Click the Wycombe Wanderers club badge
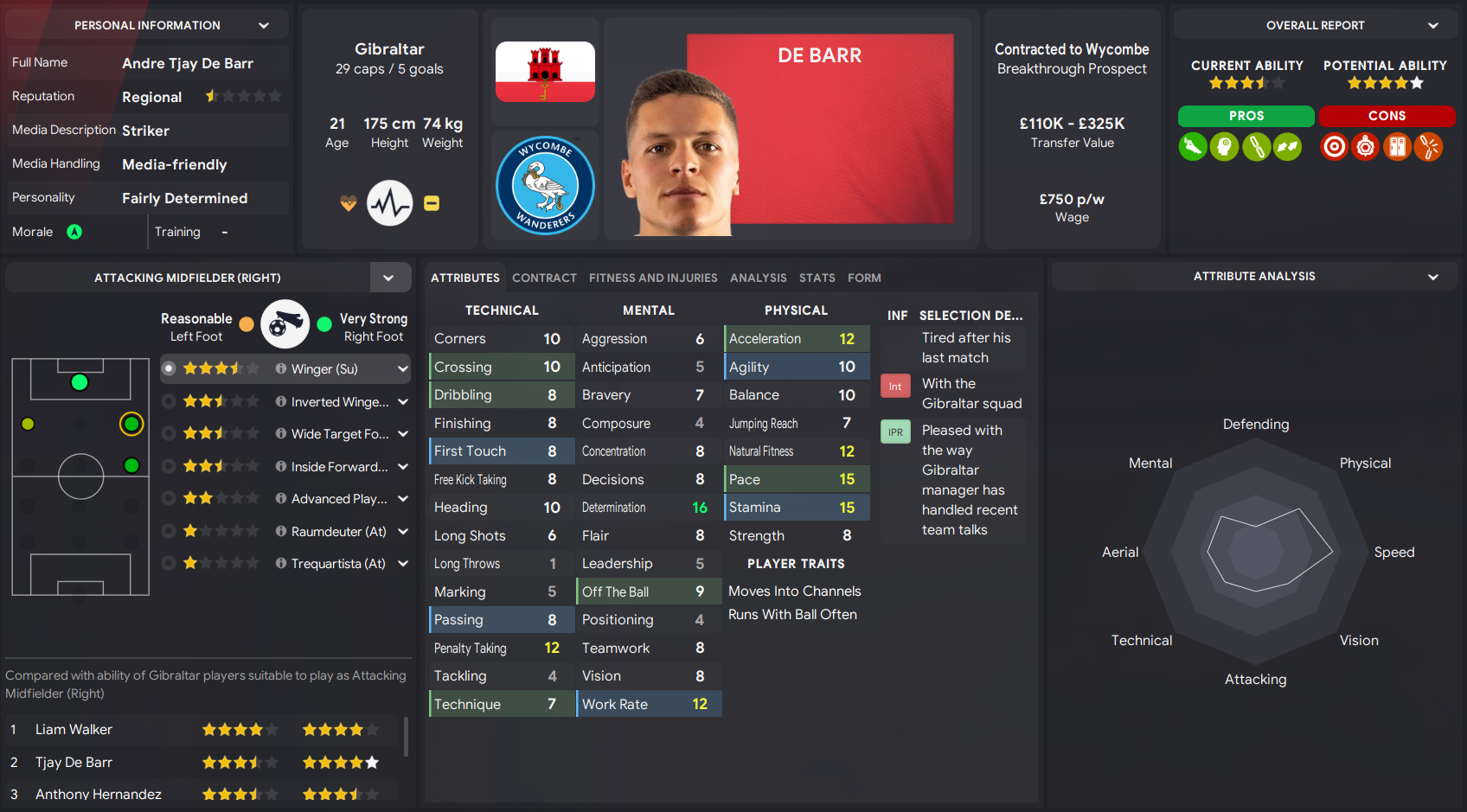The image size is (1467, 812). [544, 185]
